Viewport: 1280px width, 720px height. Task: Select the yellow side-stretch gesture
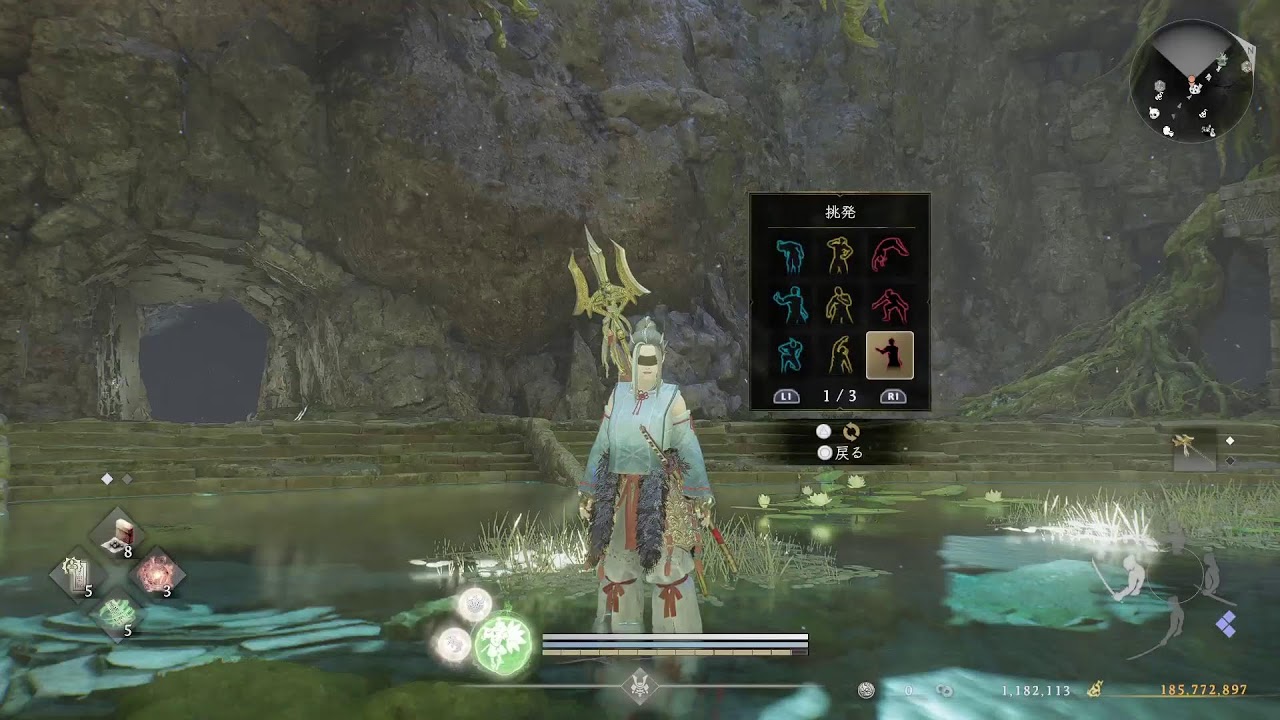[839, 355]
